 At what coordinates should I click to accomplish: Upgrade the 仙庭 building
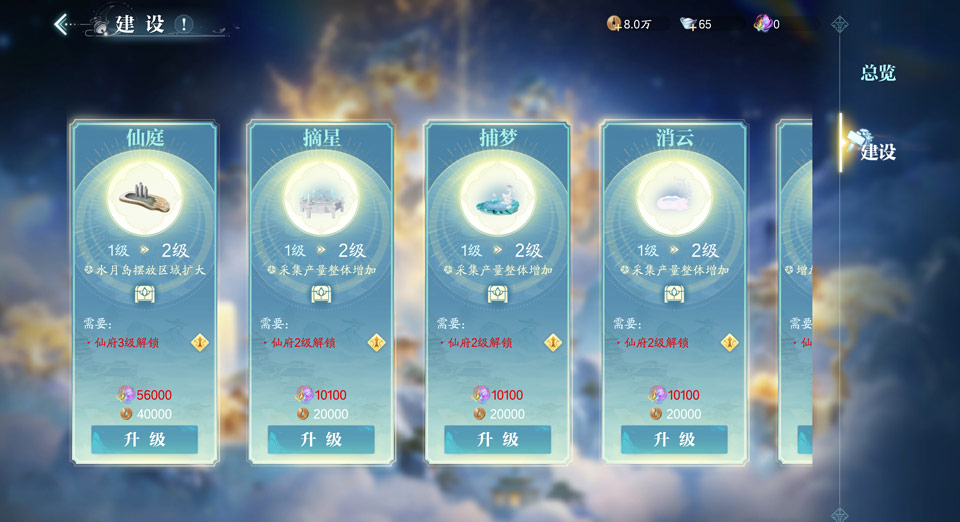(x=144, y=440)
